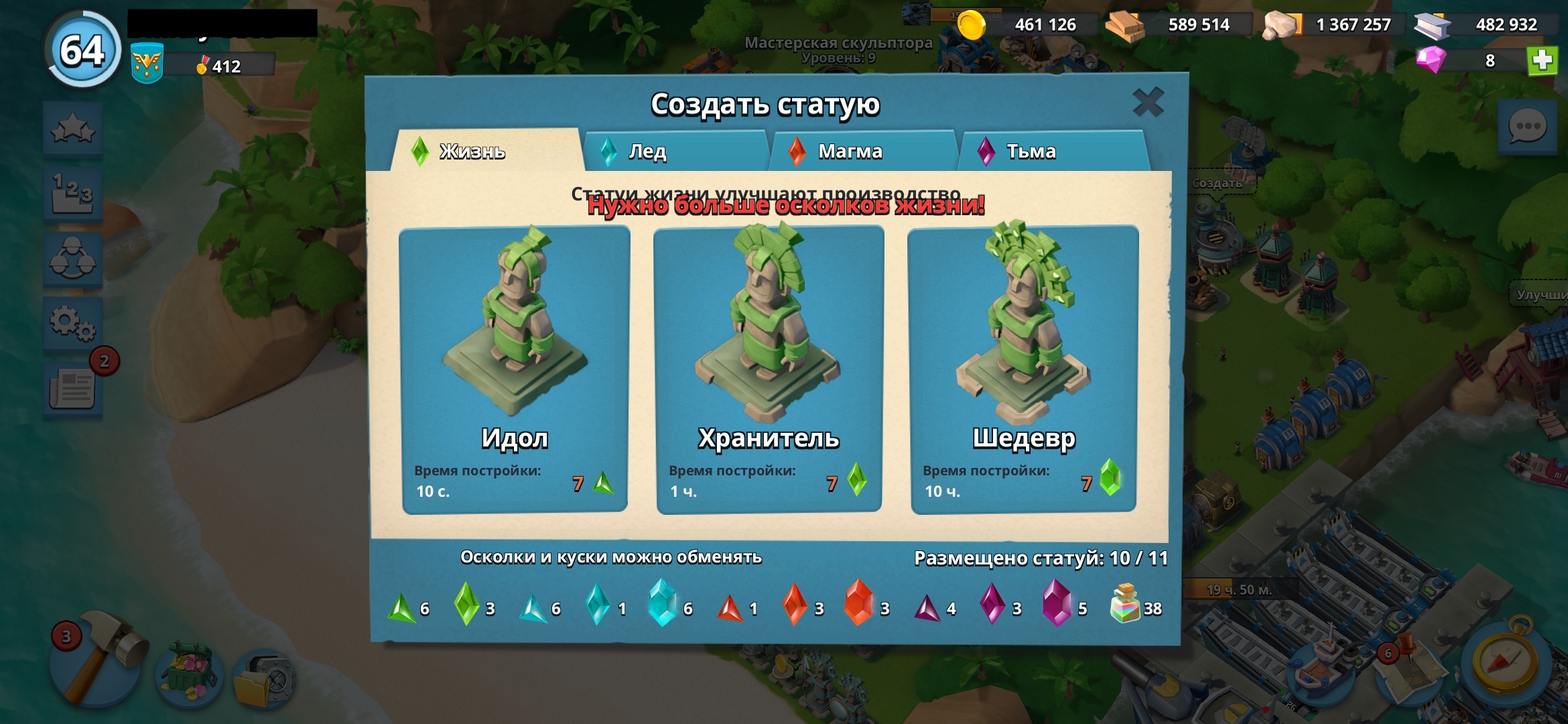This screenshot has width=1568, height=724.
Task: Open the treasure chest rewards icon
Action: pyautogui.click(x=190, y=674)
